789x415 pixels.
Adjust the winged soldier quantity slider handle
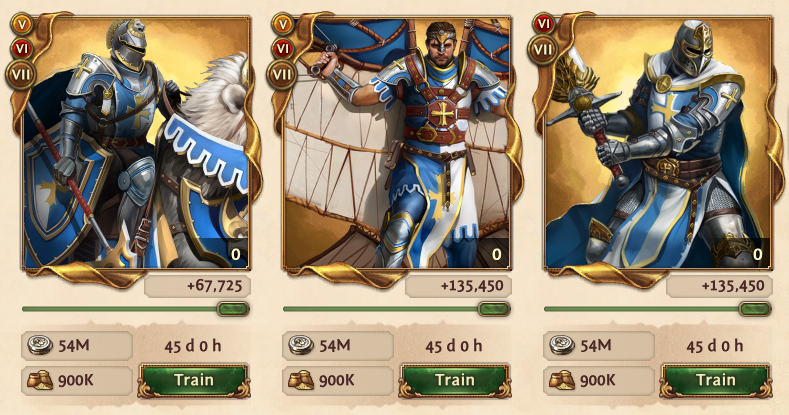point(494,309)
